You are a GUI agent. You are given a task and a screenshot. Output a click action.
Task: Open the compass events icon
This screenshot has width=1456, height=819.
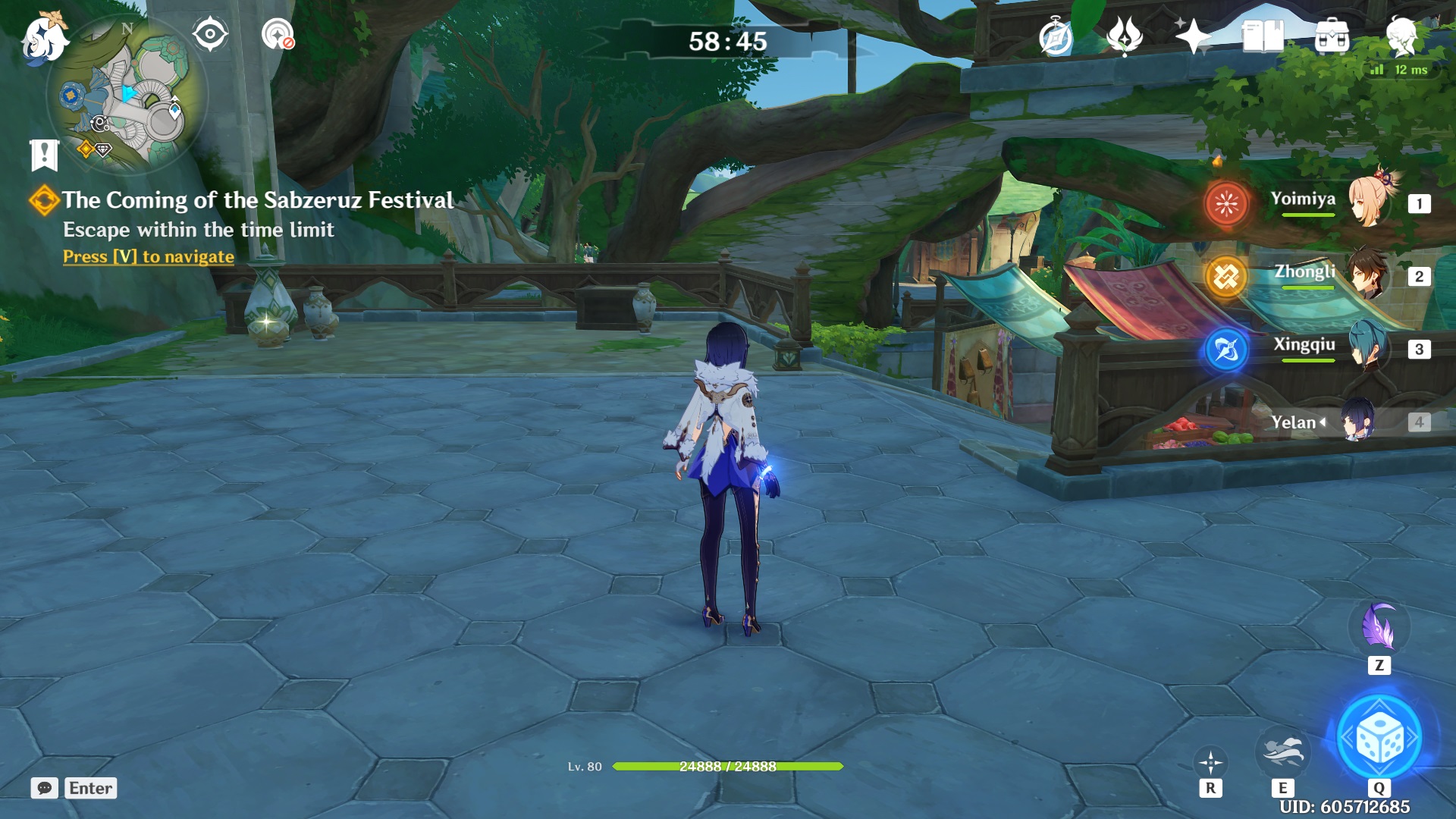pos(1056,37)
